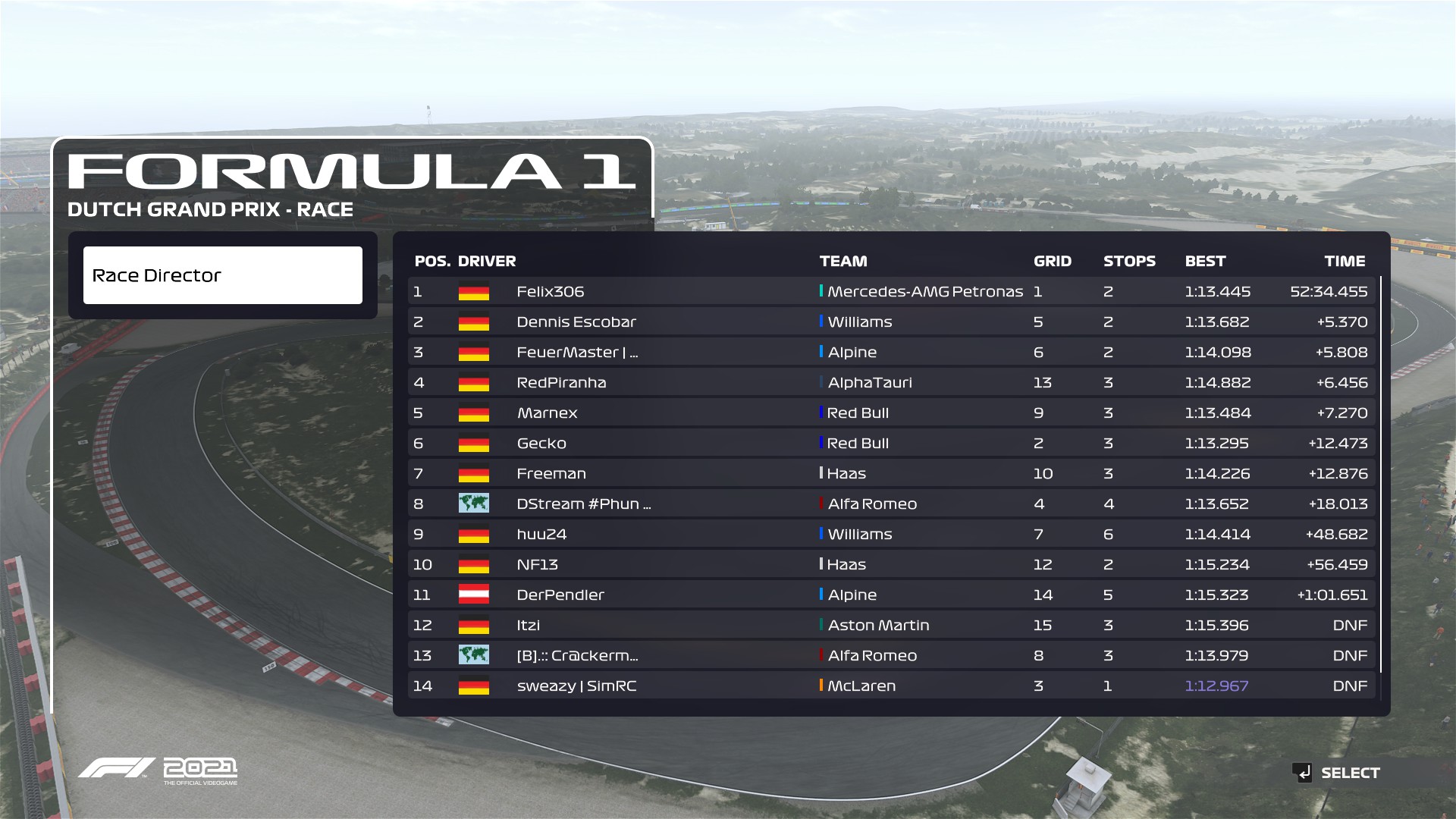Pick NF13 in the race results
Screen dimensions: 1456x819
tap(891, 564)
